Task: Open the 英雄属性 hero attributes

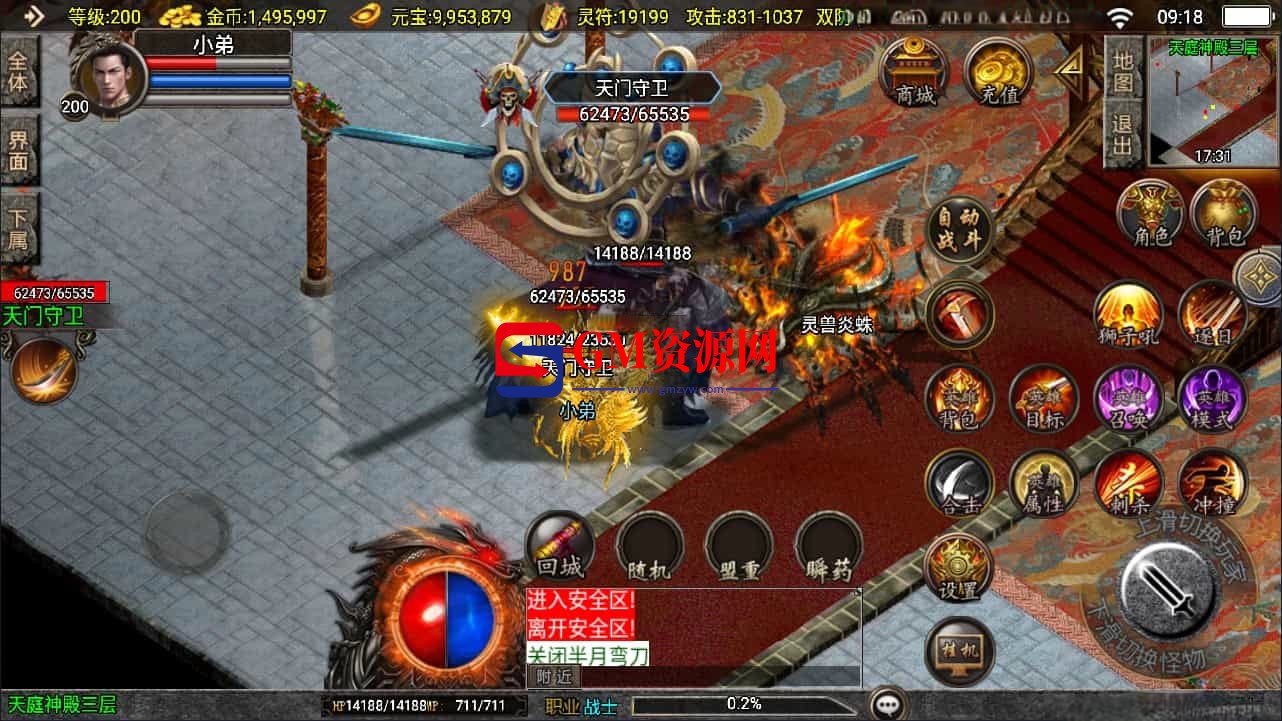Action: (1043, 484)
